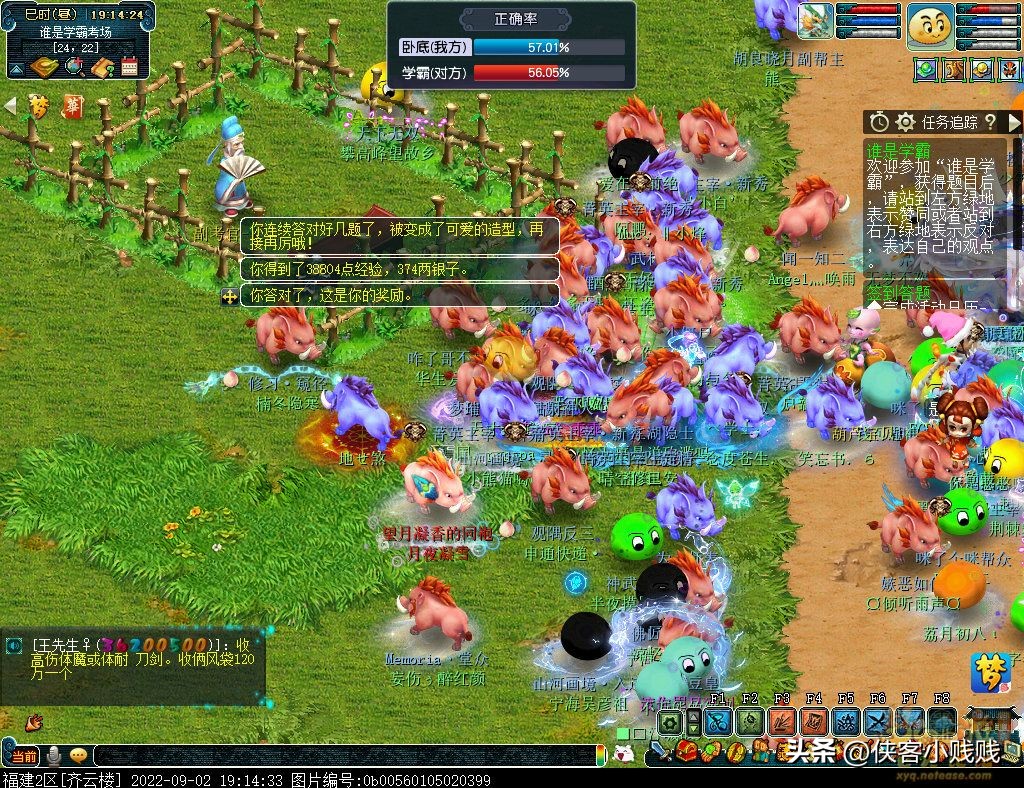Click the gear icon in 任务追踪 header
The width and height of the screenshot is (1024, 788).
coord(906,122)
